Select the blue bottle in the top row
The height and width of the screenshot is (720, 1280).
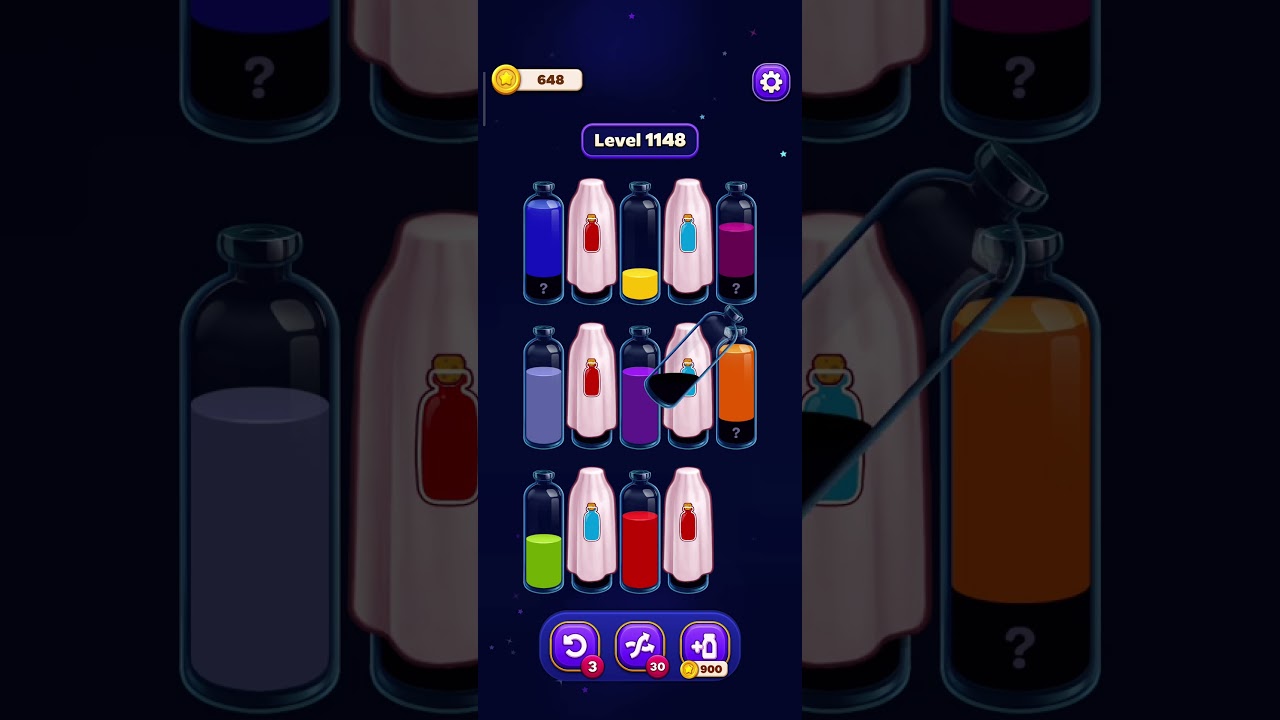(544, 240)
